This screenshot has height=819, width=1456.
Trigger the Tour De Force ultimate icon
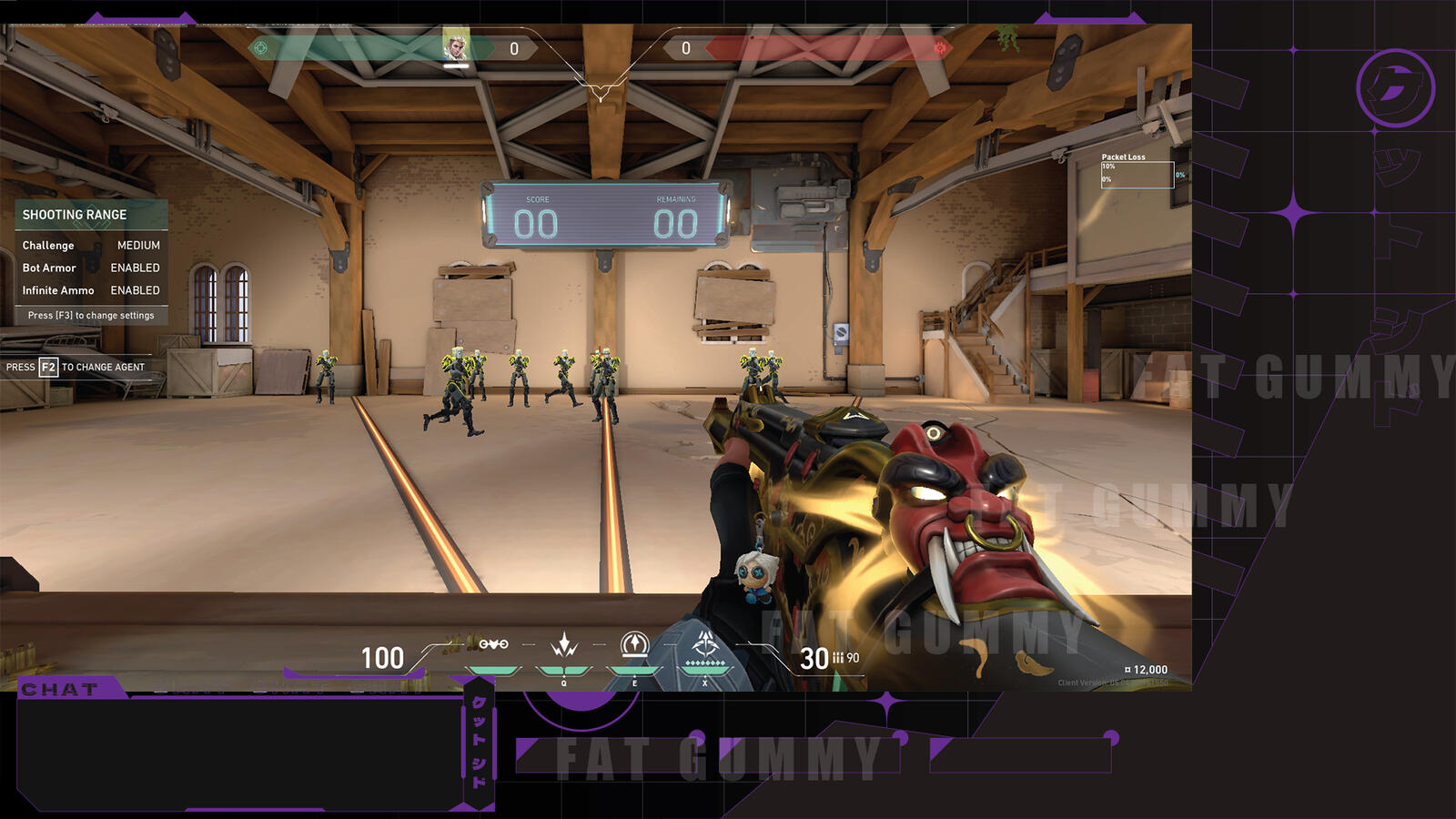point(705,647)
